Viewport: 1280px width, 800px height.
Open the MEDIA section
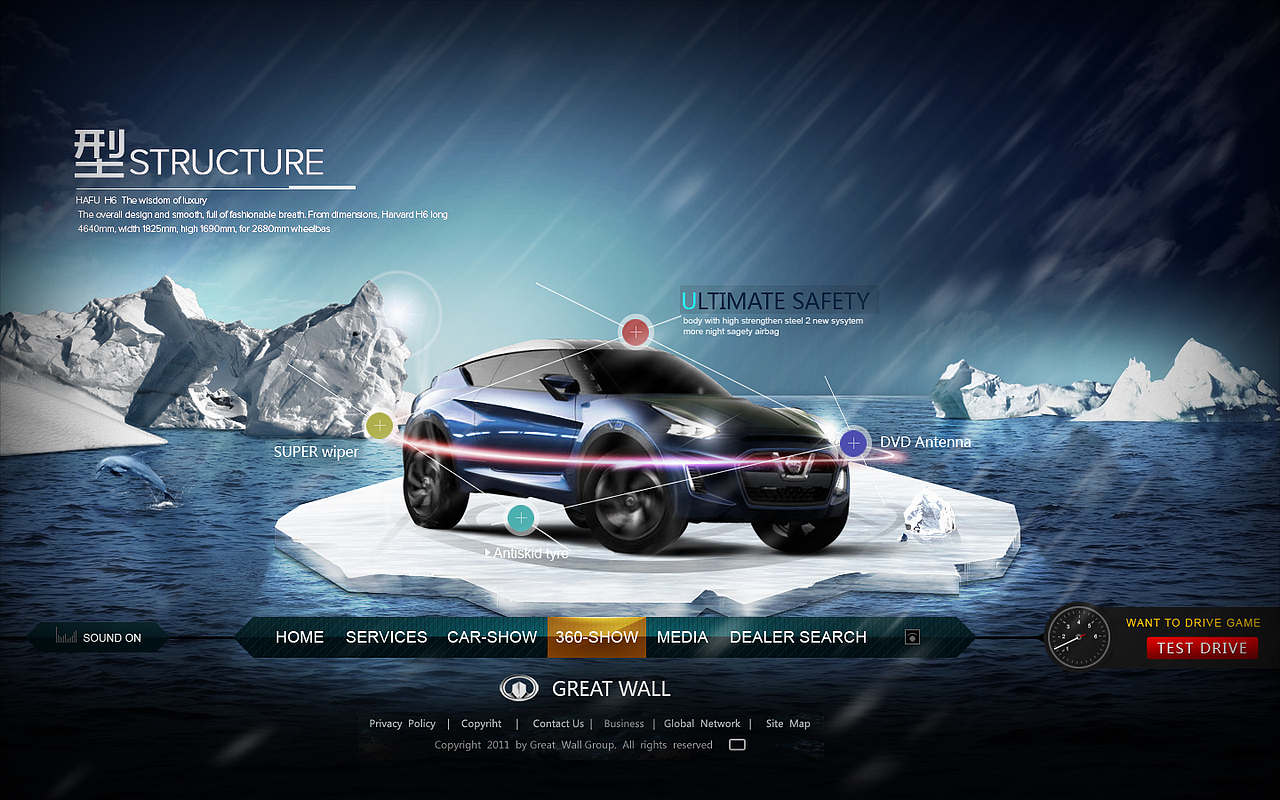(682, 637)
